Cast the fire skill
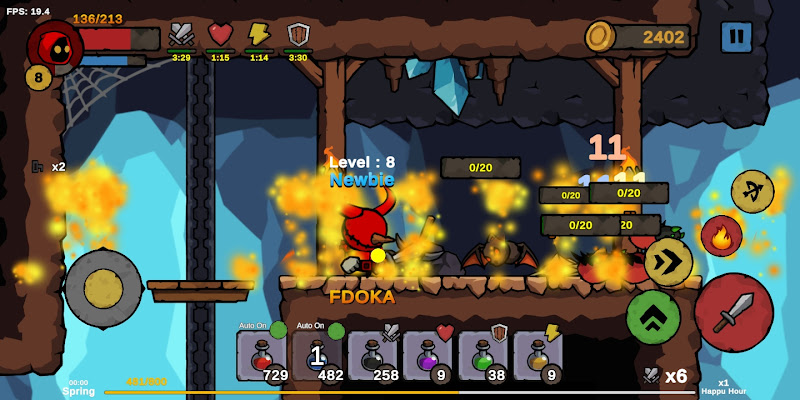Image resolution: width=800 pixels, height=400 pixels. 721,236
